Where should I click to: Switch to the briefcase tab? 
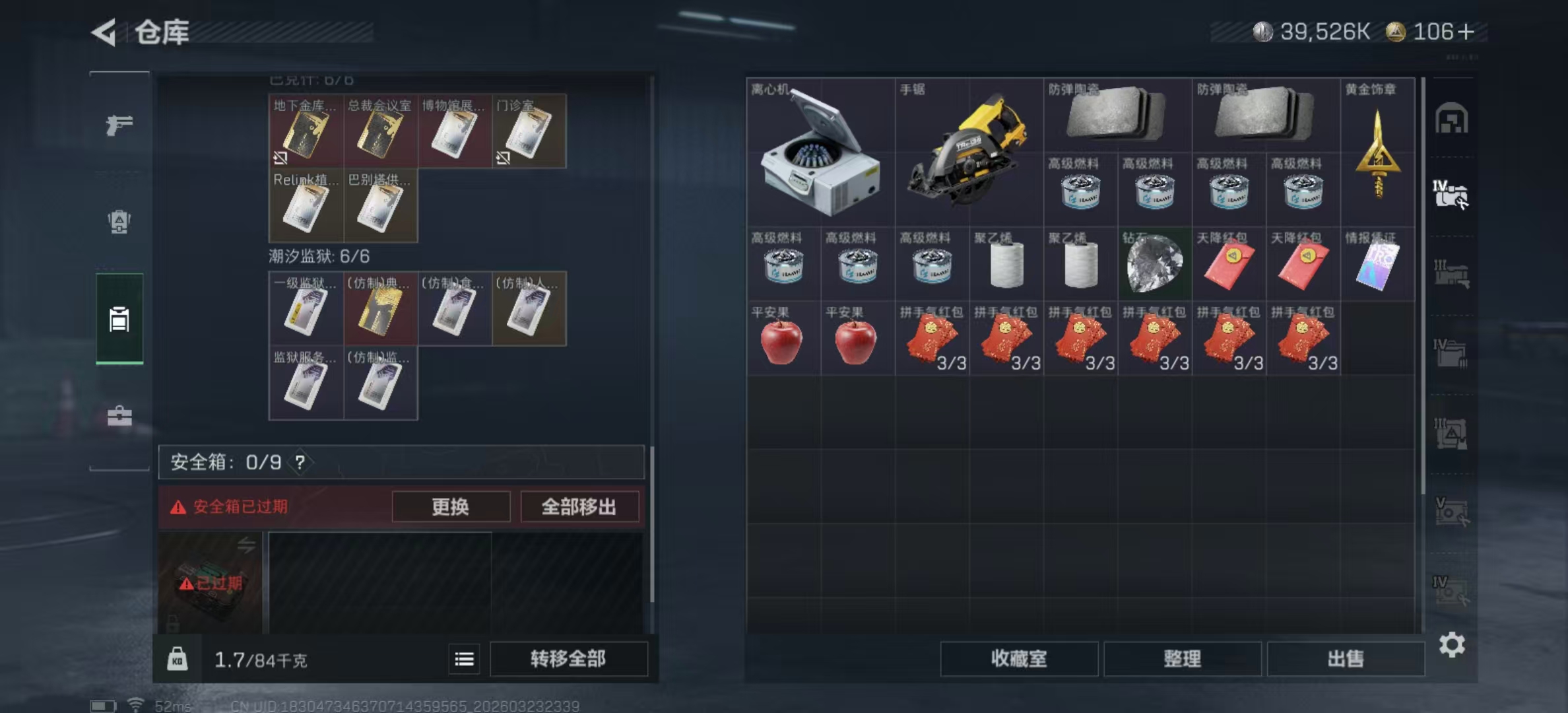[x=119, y=416]
